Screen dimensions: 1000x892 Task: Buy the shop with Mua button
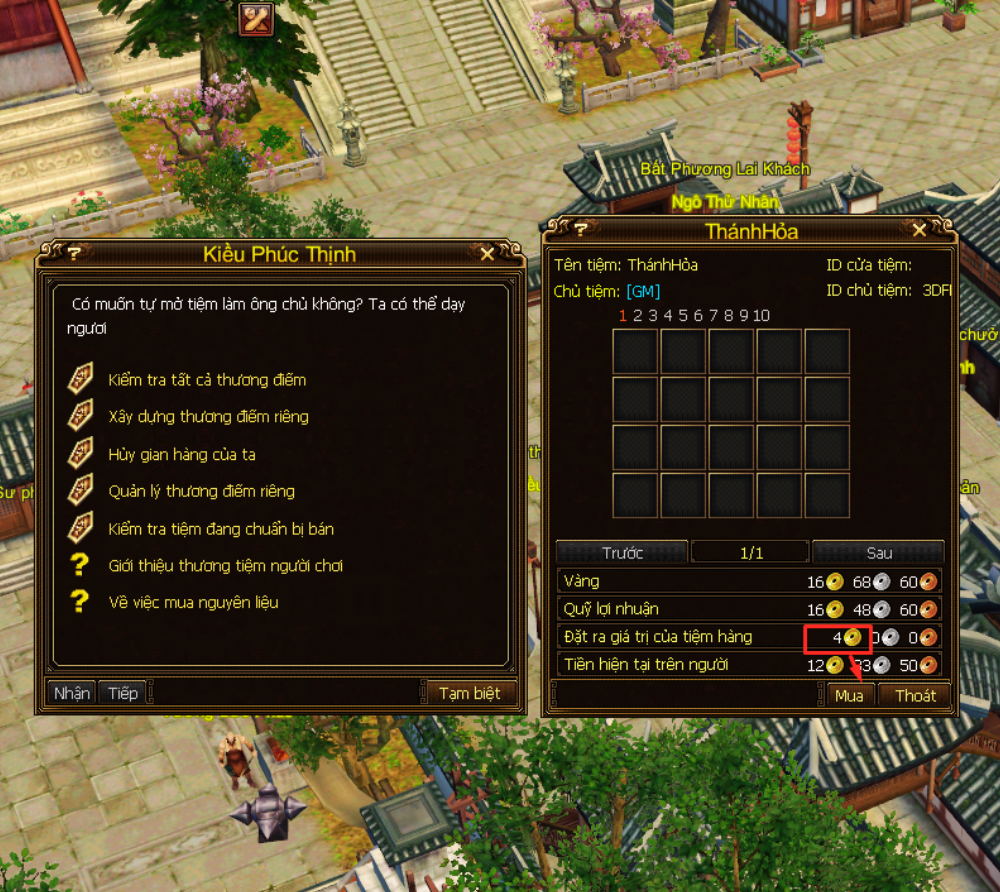[x=849, y=696]
